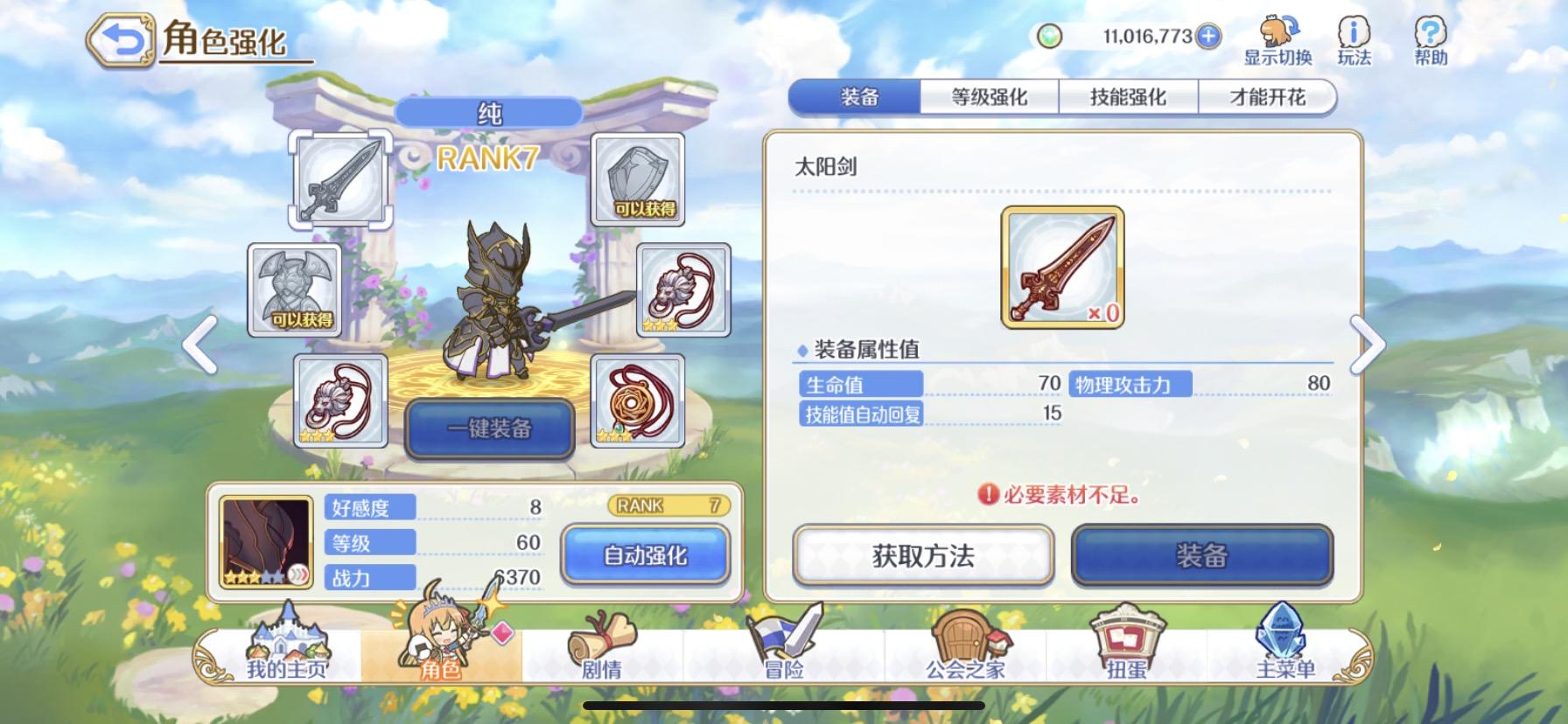This screenshot has height=724, width=1568.
Task: Switch to the 才能开花 tab
Action: point(1270,96)
